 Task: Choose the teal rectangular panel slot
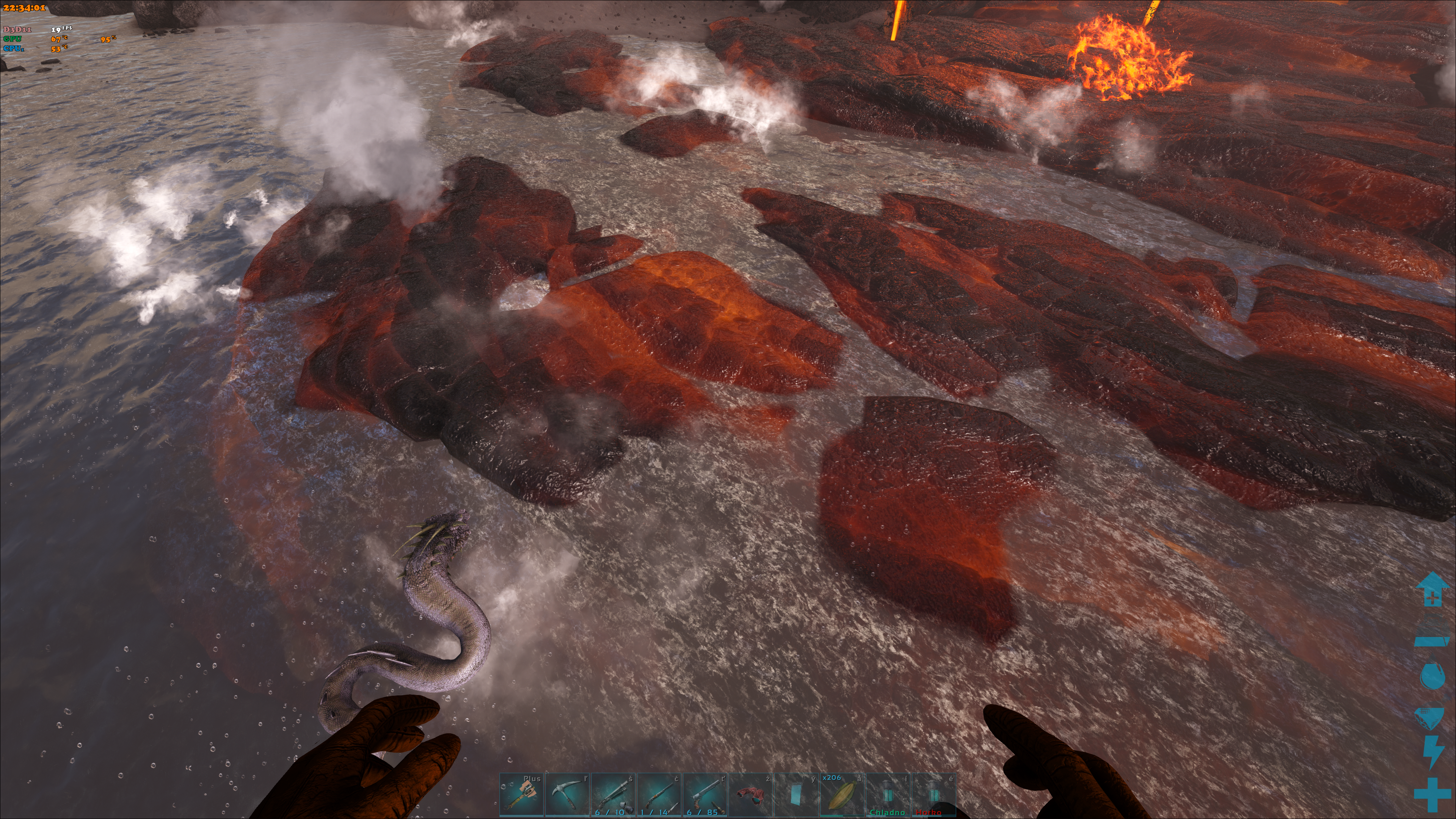pos(796,795)
